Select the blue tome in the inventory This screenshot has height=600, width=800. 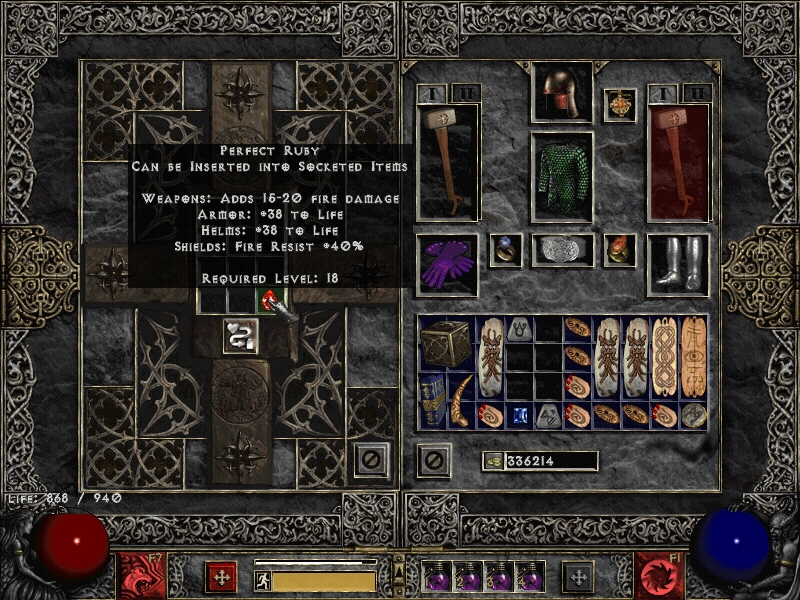pyautogui.click(x=432, y=400)
